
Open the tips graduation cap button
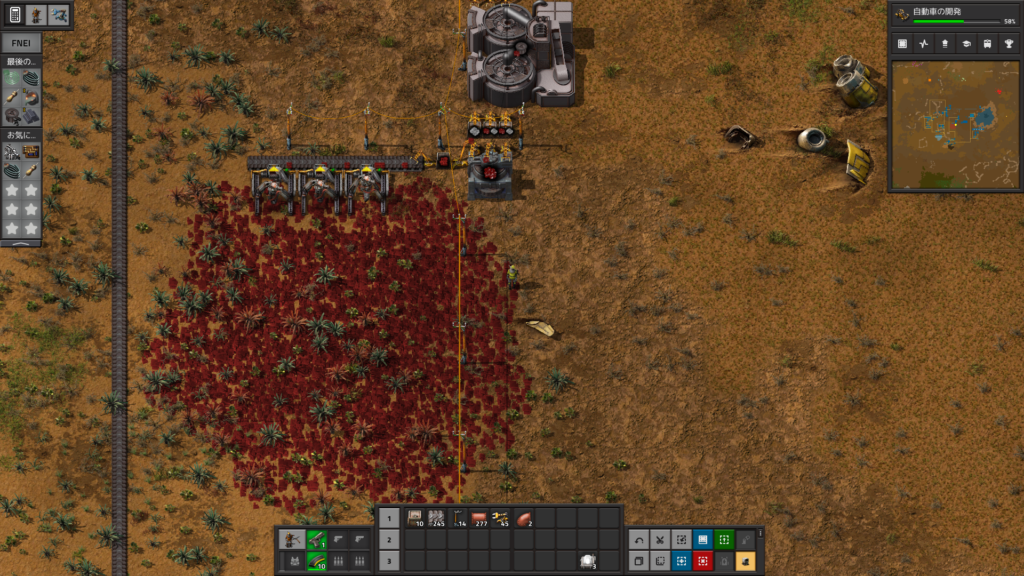point(966,44)
